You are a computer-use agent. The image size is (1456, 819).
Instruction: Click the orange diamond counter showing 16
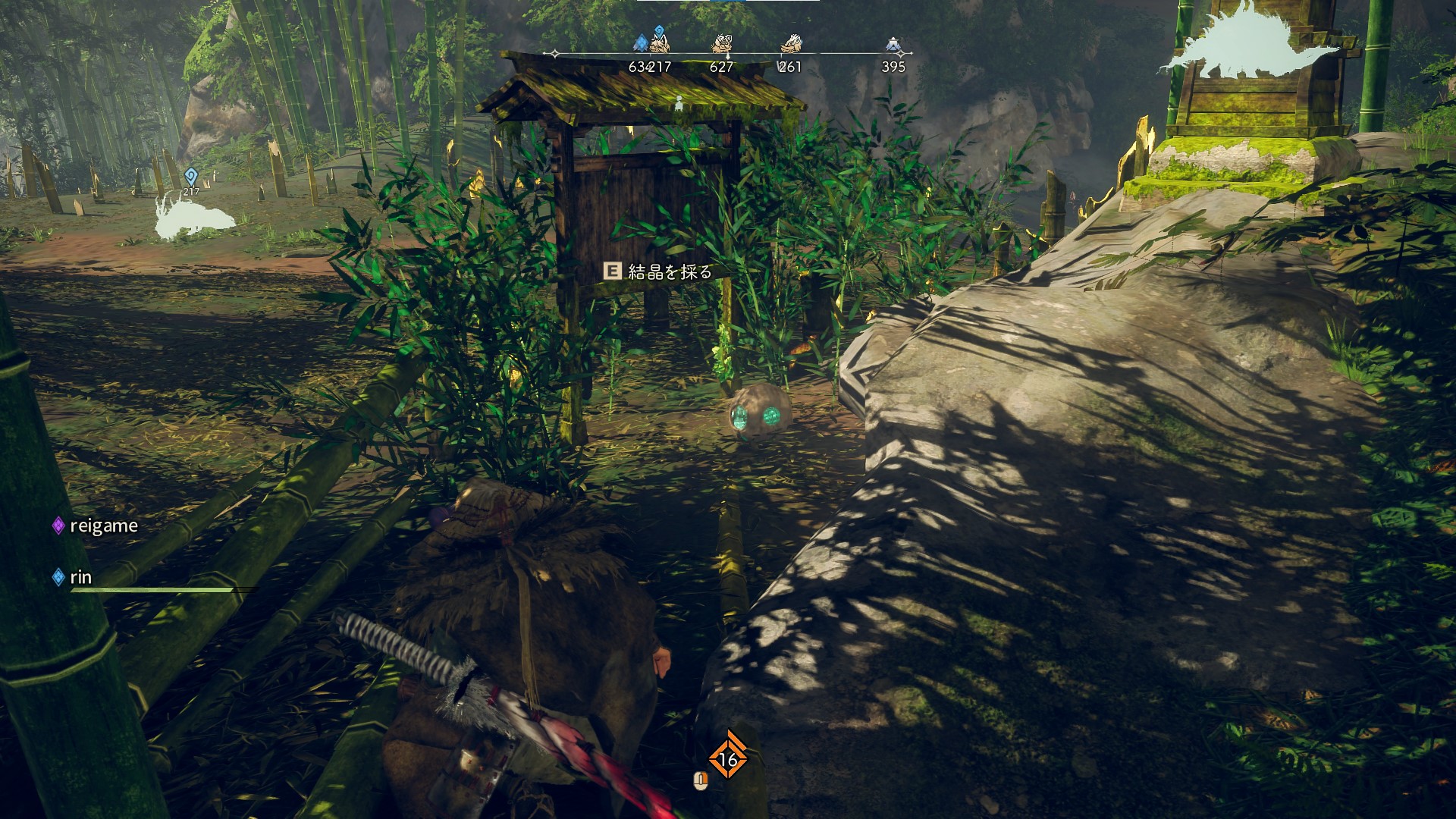[727, 759]
